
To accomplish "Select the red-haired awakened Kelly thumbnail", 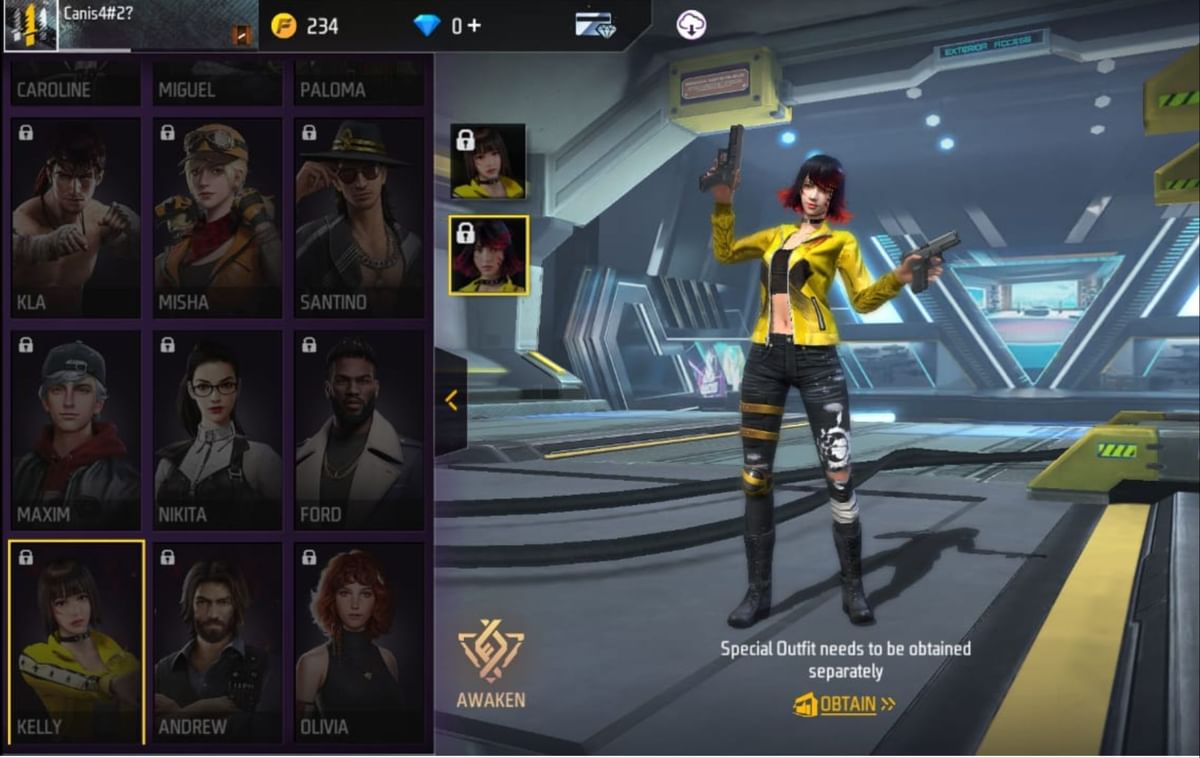I will (488, 255).
